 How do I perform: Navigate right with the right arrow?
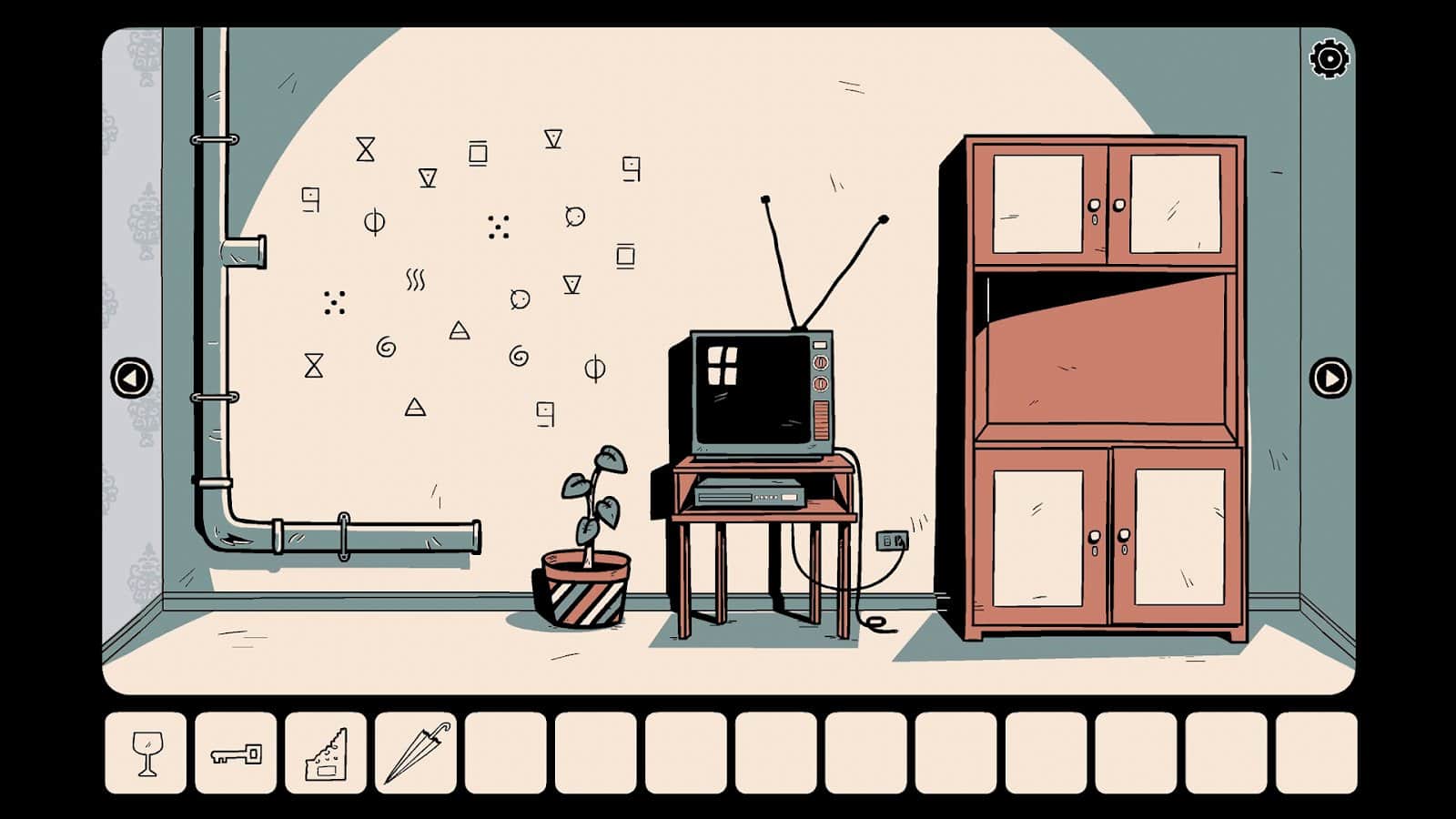coord(1330,376)
